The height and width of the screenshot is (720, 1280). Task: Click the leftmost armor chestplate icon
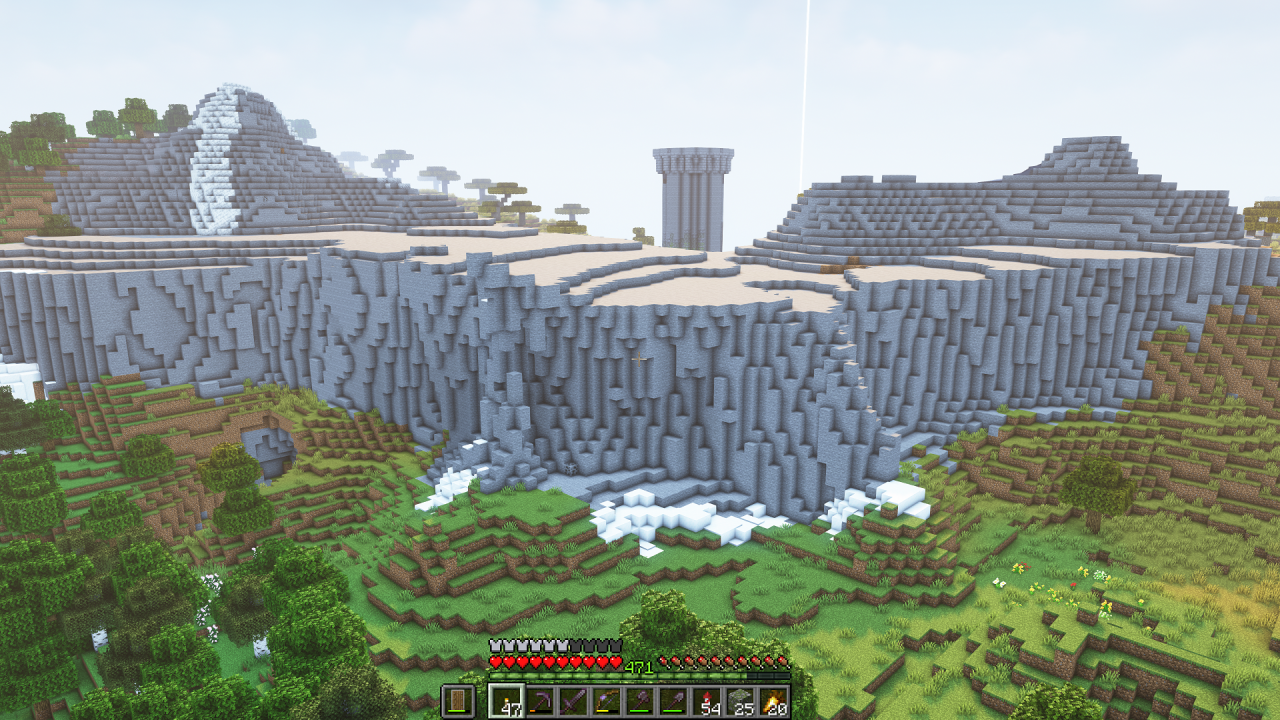point(496,648)
